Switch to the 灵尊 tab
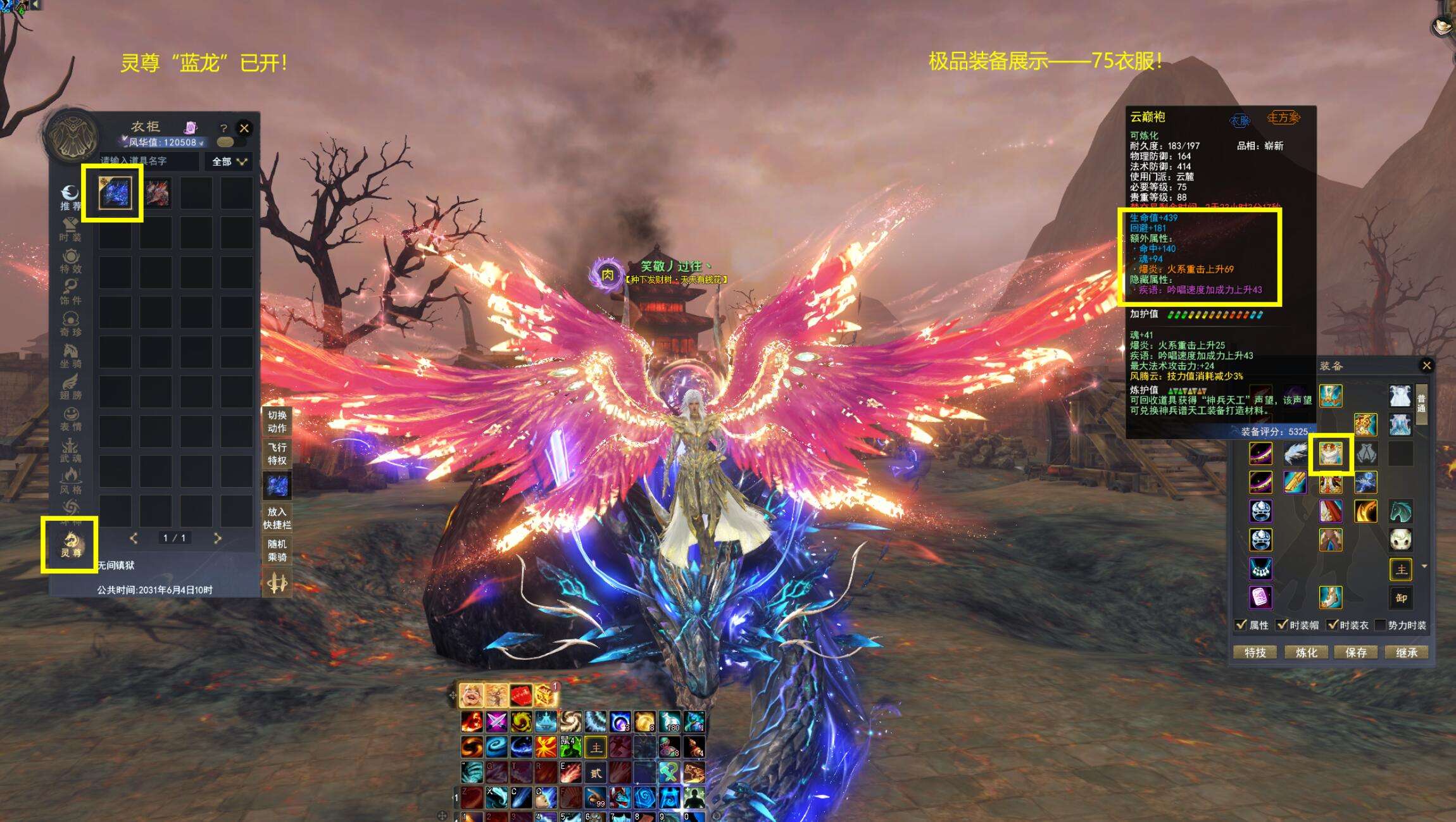The width and height of the screenshot is (1456, 822). [x=70, y=544]
